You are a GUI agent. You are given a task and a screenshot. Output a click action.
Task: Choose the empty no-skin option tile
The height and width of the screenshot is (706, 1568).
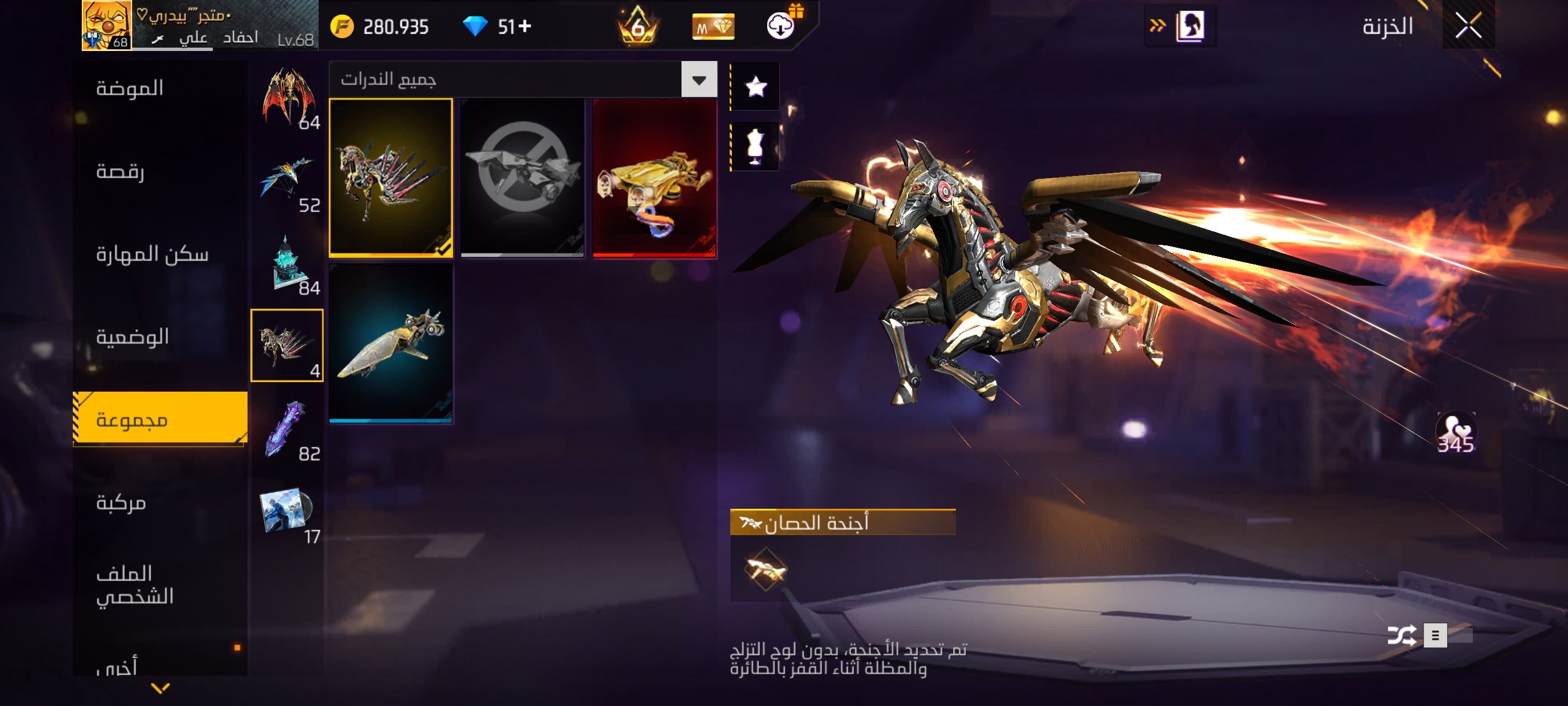[522, 178]
